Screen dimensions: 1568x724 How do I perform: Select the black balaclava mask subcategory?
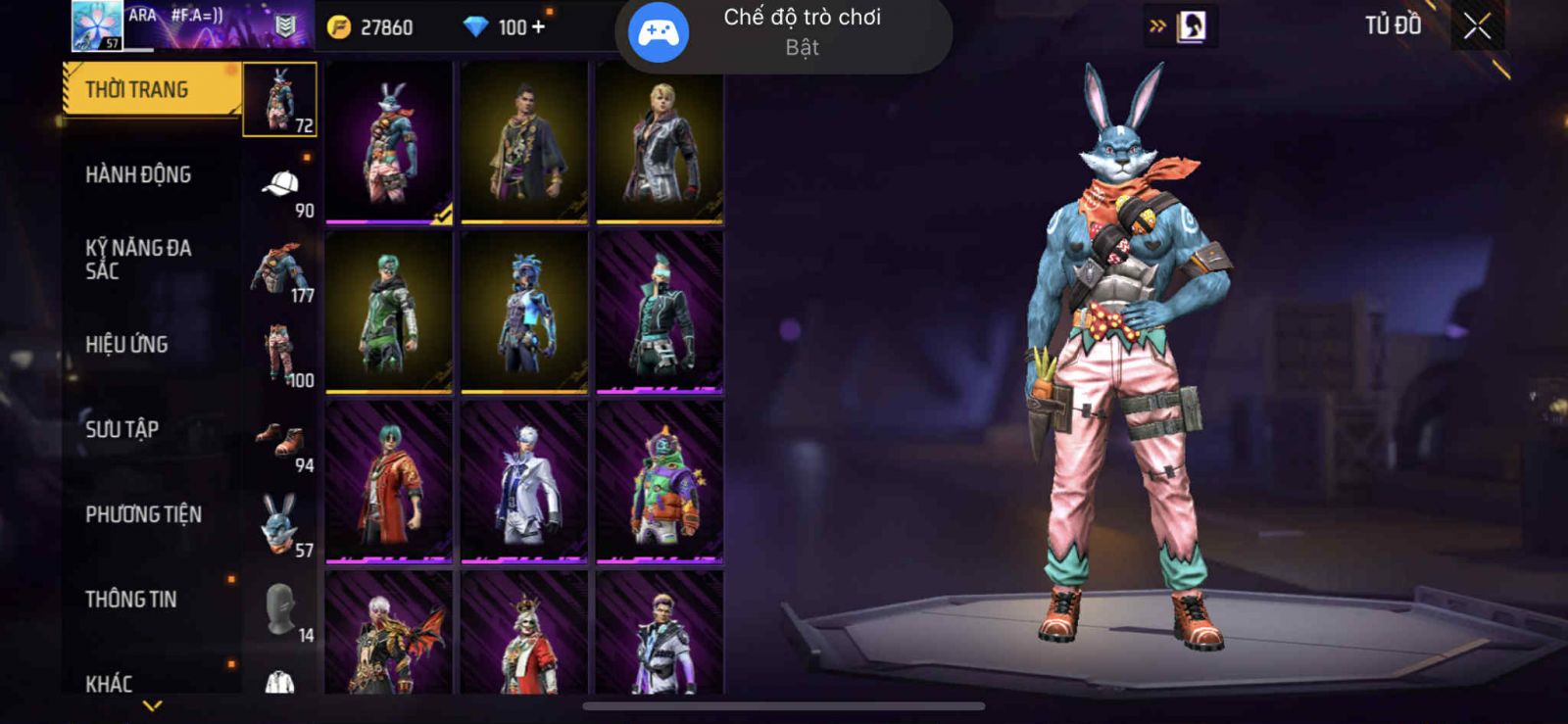point(280,609)
